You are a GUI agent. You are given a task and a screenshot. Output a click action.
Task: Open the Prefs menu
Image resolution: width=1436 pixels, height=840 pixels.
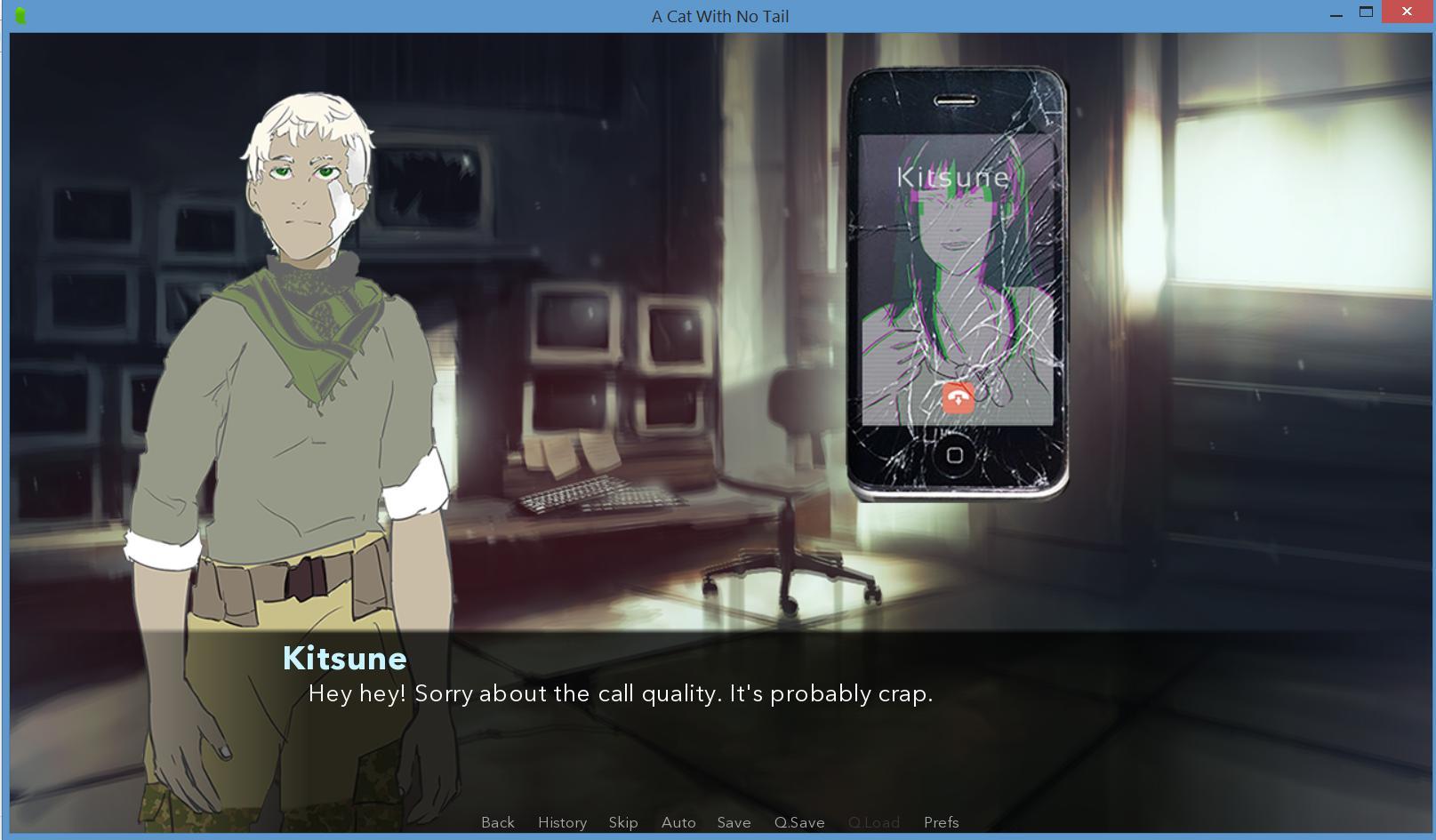941,822
